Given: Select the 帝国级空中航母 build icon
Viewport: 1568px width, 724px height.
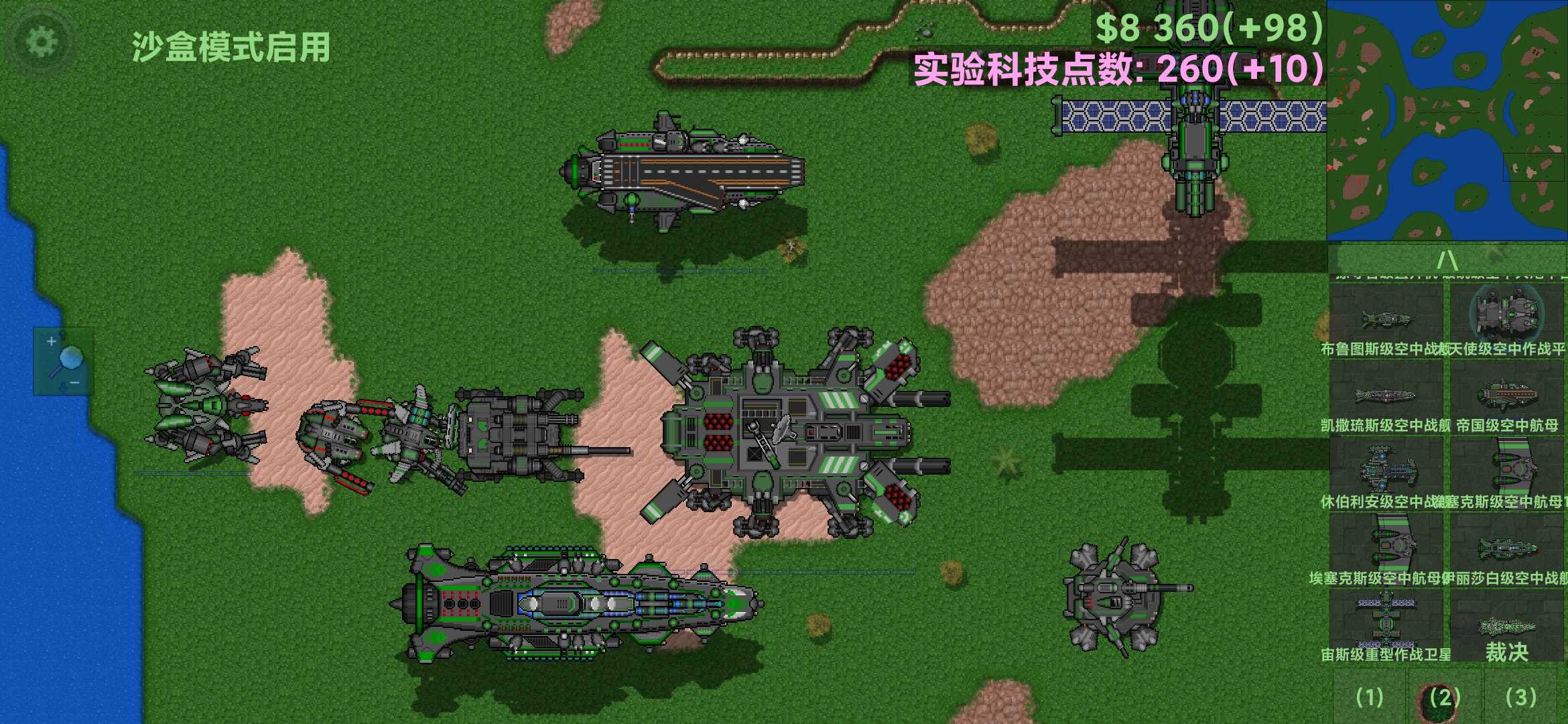Looking at the screenshot, I should (1506, 397).
